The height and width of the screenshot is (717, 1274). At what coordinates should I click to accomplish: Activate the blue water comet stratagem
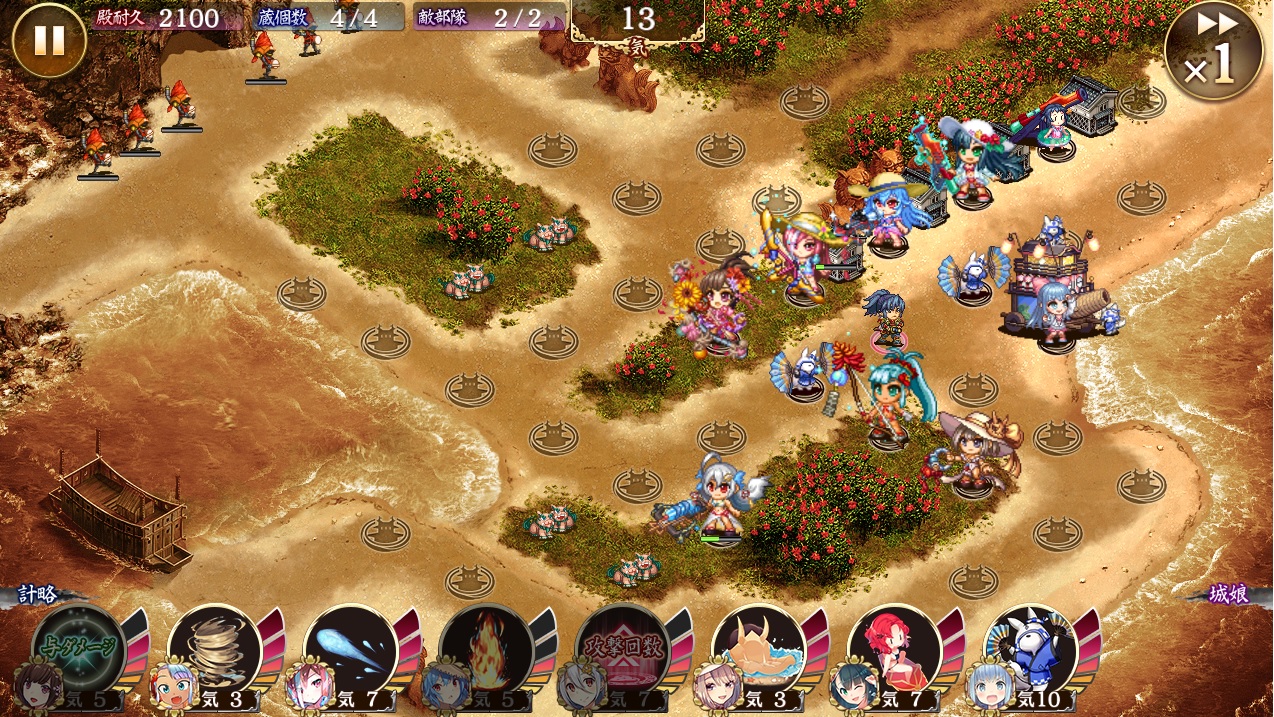point(350,651)
